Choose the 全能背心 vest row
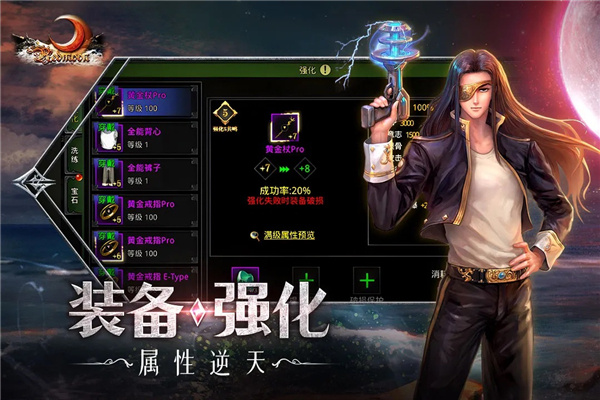Screen dimensions: 600x400 (x=141, y=137)
